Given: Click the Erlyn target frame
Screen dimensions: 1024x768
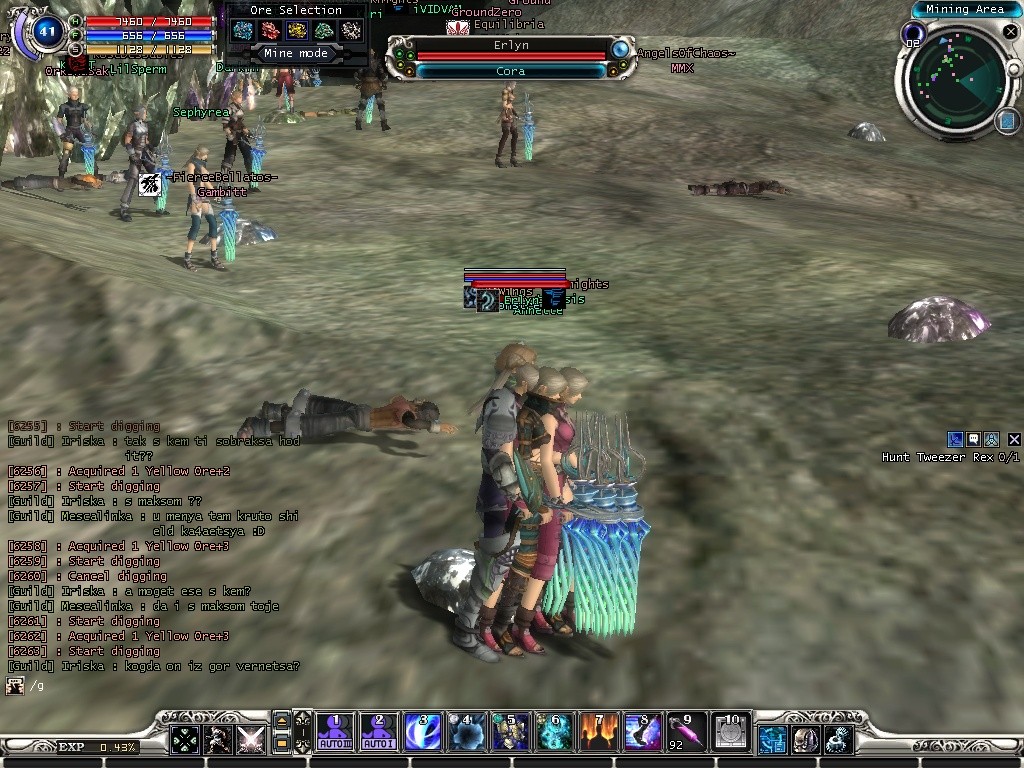Looking at the screenshot, I should click(x=511, y=46).
